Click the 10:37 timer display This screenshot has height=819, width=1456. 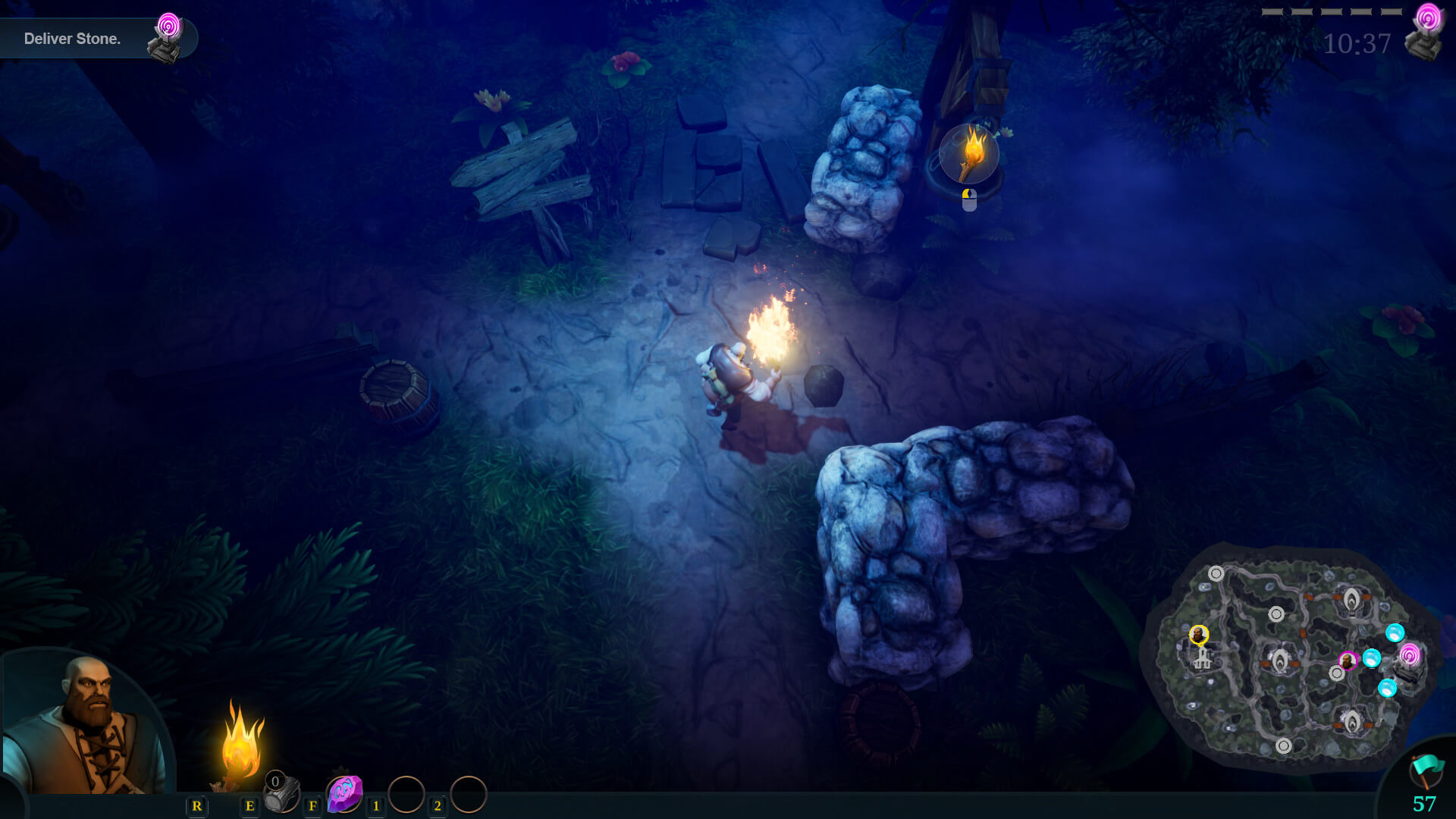(x=1357, y=44)
